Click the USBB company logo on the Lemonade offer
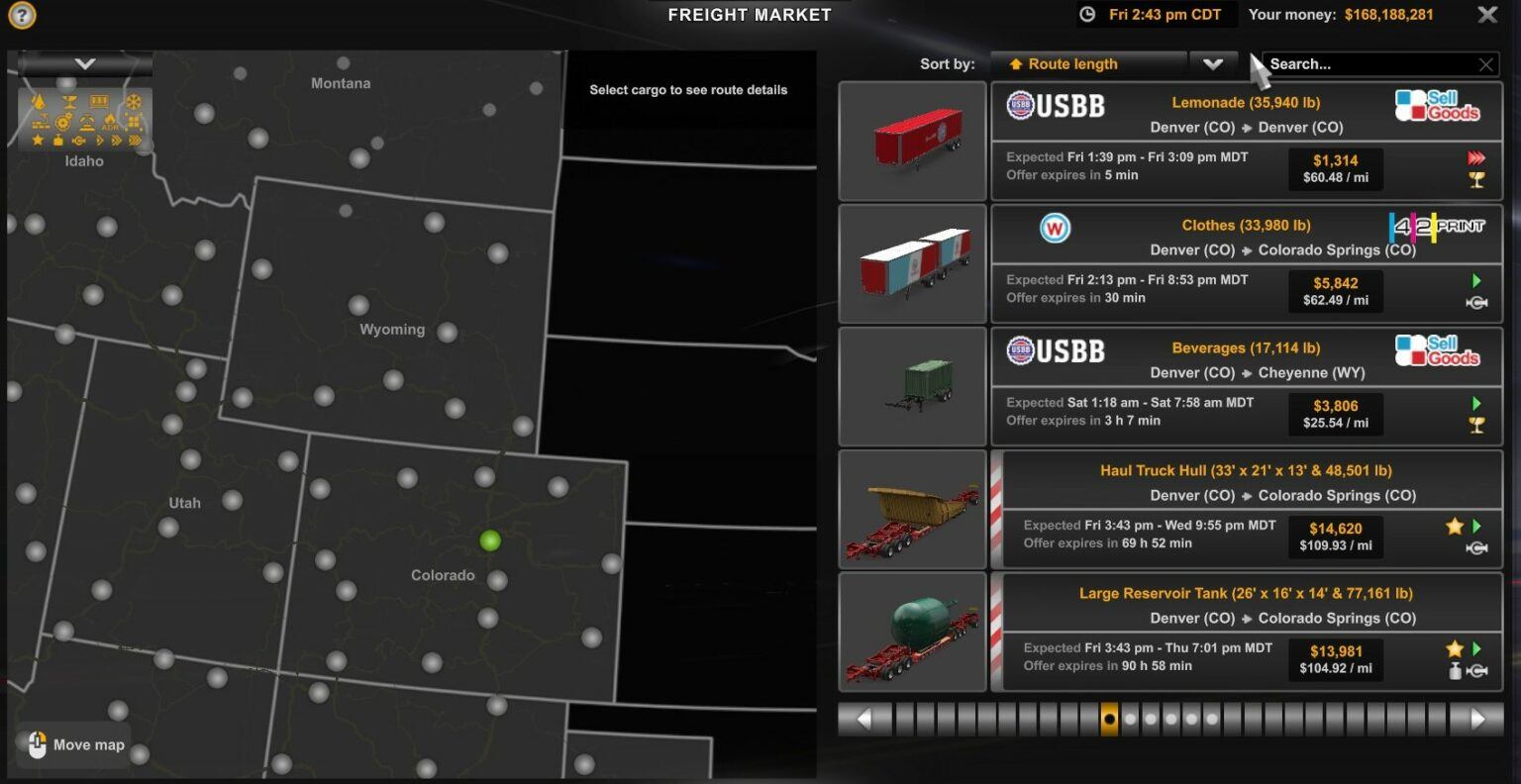Screen dimensions: 1521x784 click(x=1056, y=105)
